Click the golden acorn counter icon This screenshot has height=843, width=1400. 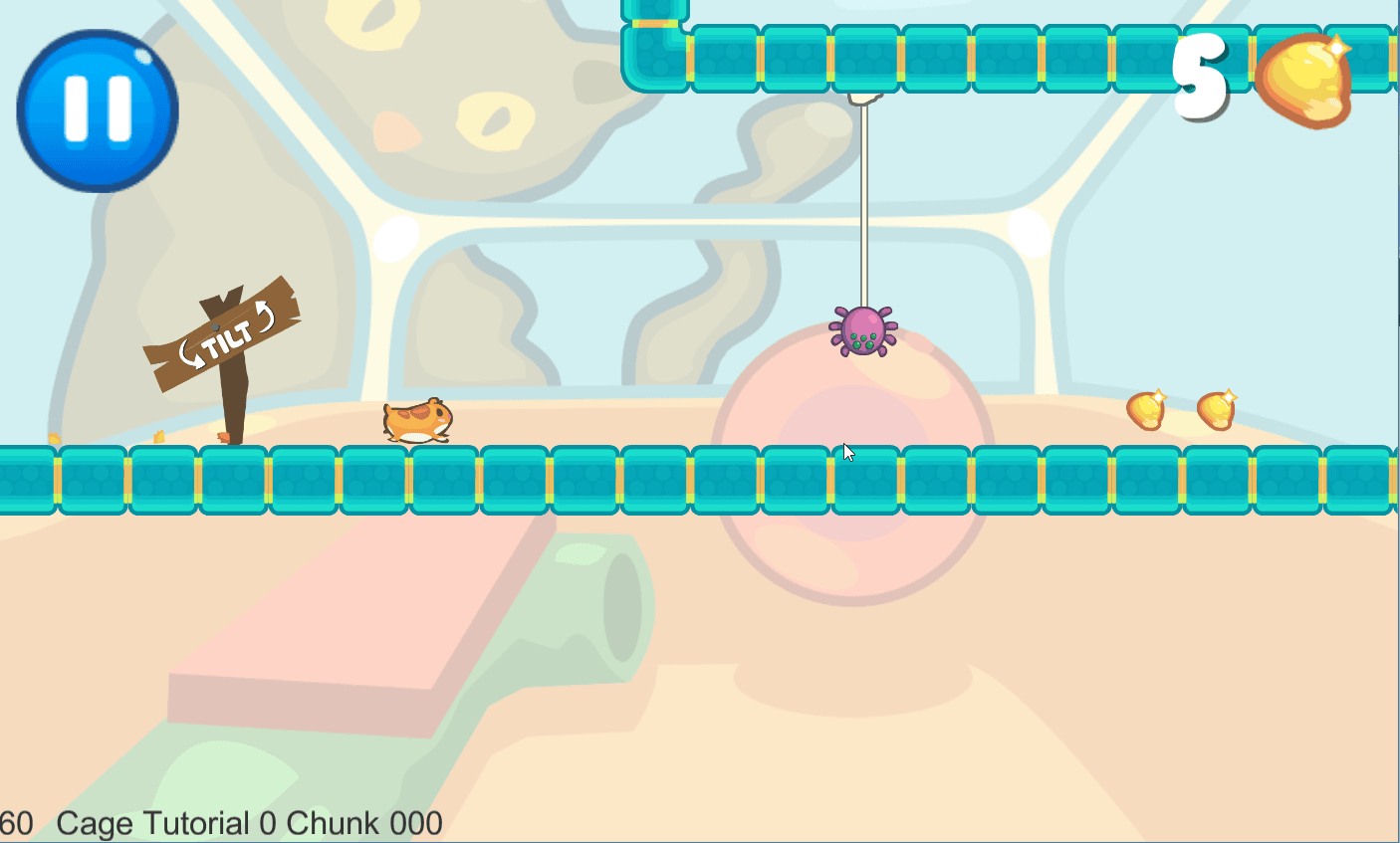point(1304,80)
